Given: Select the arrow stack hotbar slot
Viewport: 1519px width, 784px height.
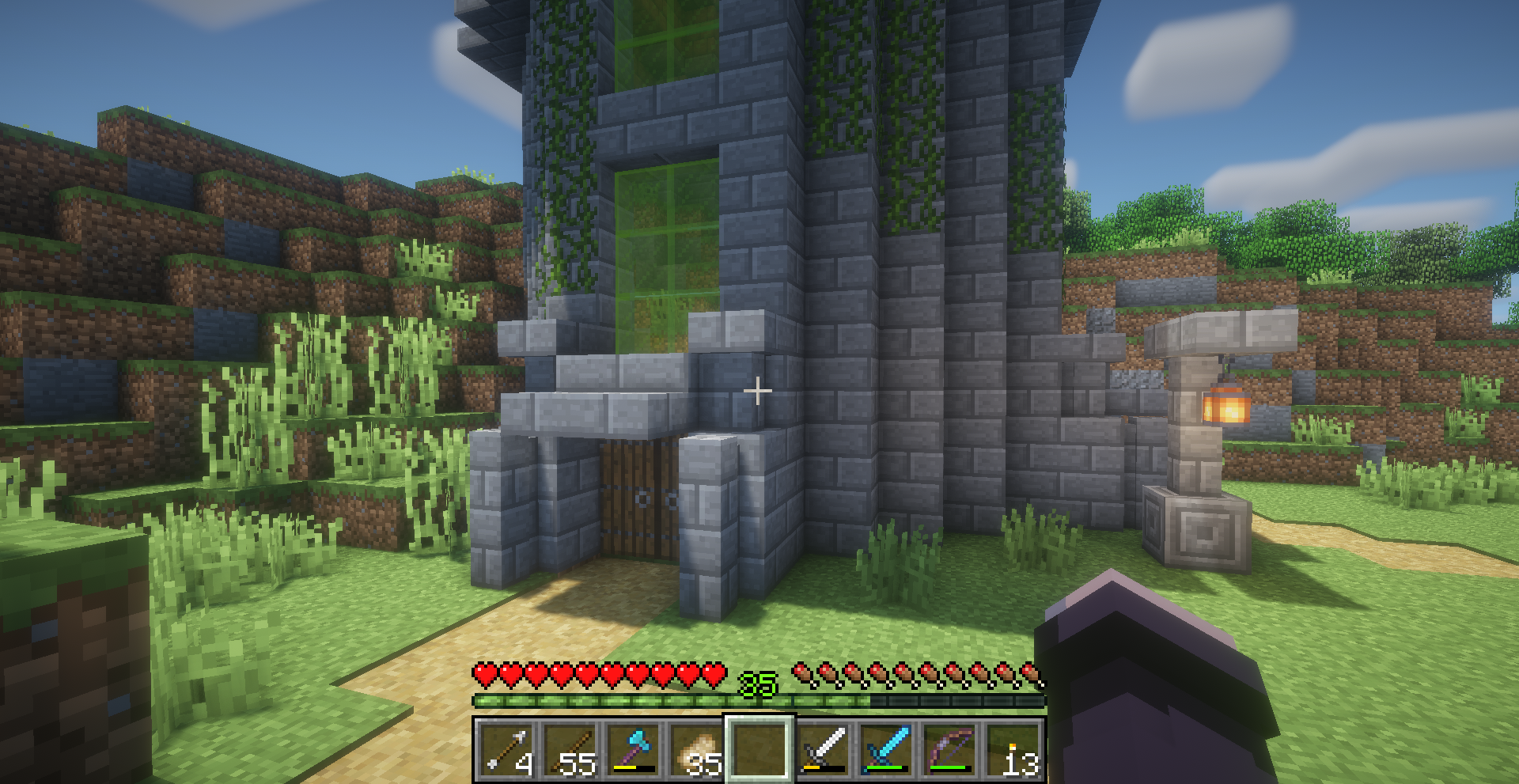Looking at the screenshot, I should [506, 748].
